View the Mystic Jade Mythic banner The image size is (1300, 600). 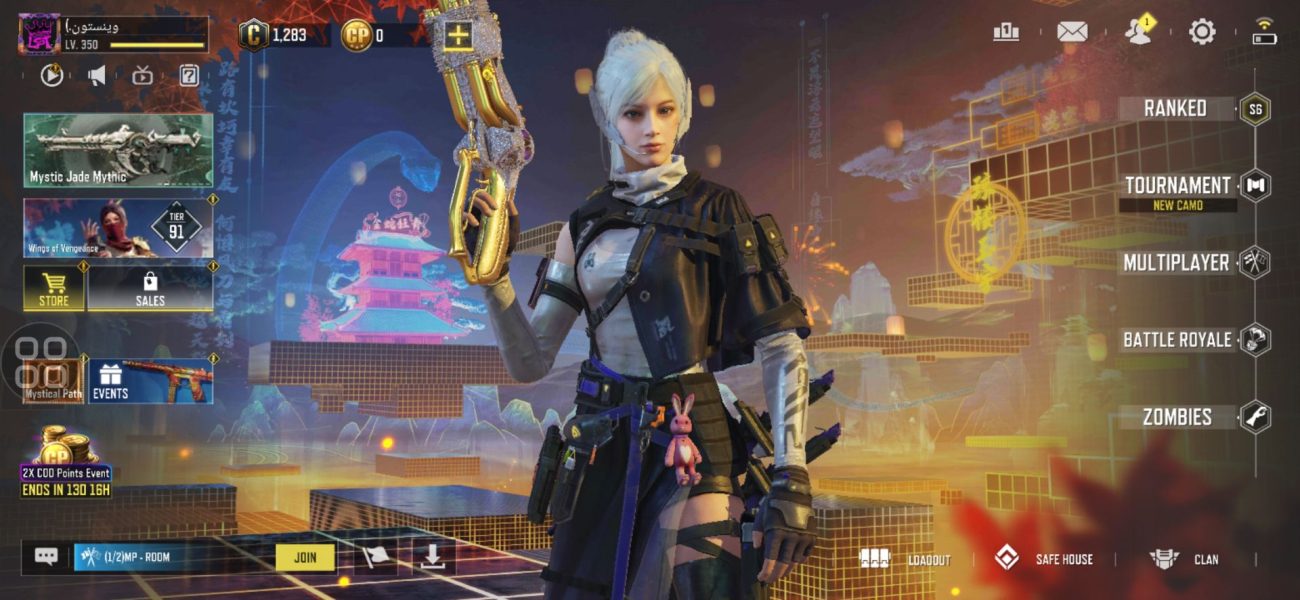[118, 150]
